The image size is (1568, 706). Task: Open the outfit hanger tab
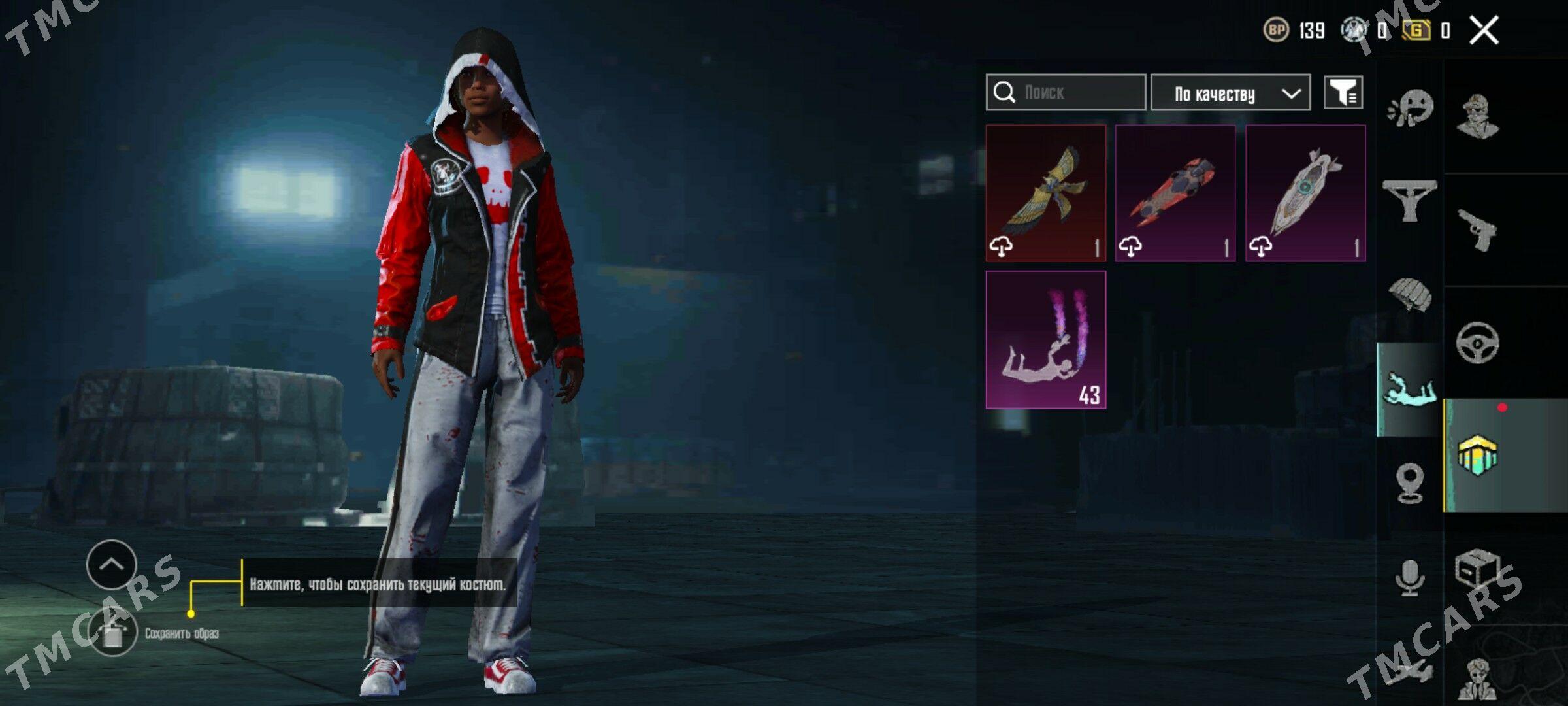point(1410,201)
